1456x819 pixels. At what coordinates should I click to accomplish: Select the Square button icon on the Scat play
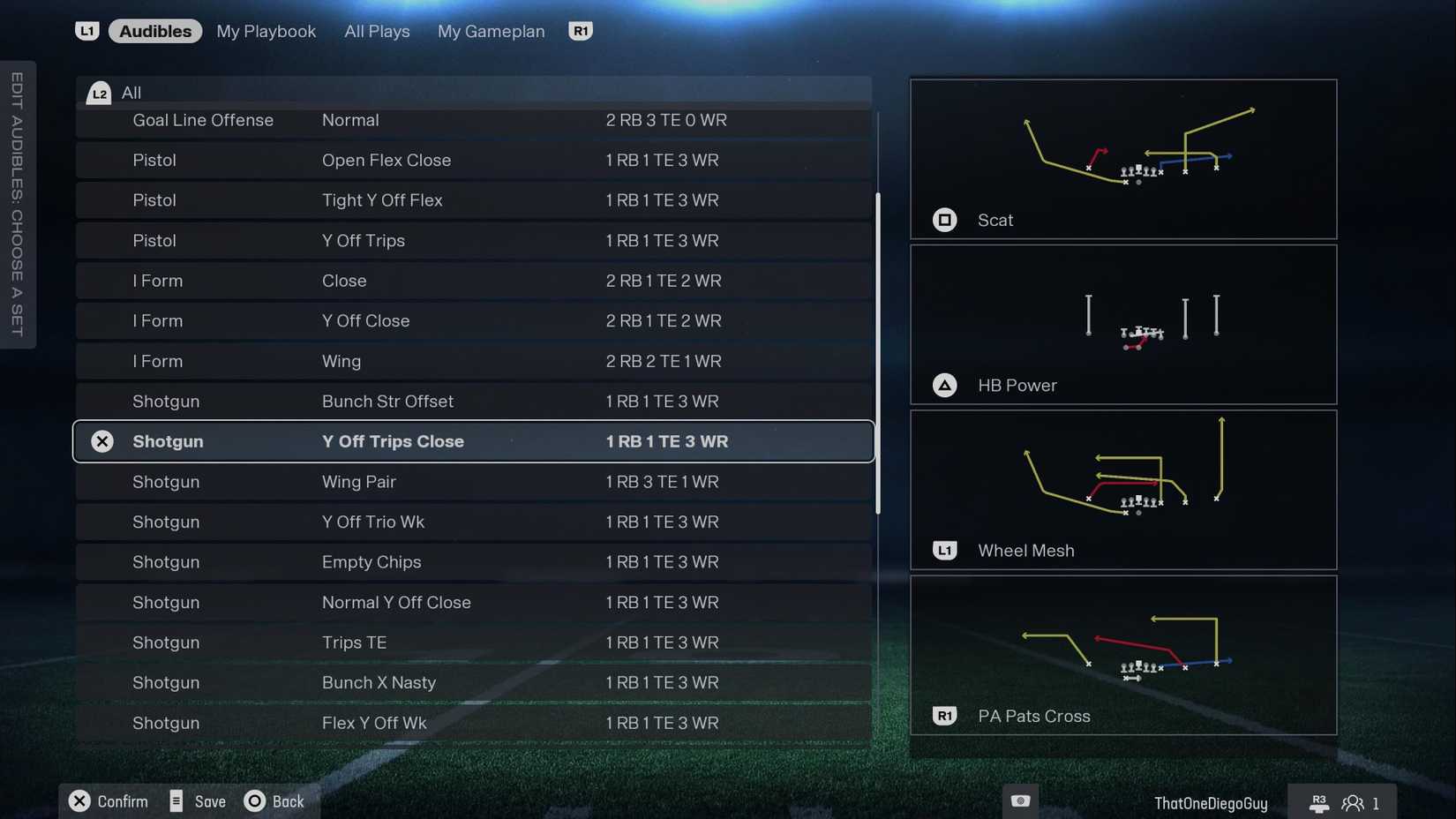(945, 220)
